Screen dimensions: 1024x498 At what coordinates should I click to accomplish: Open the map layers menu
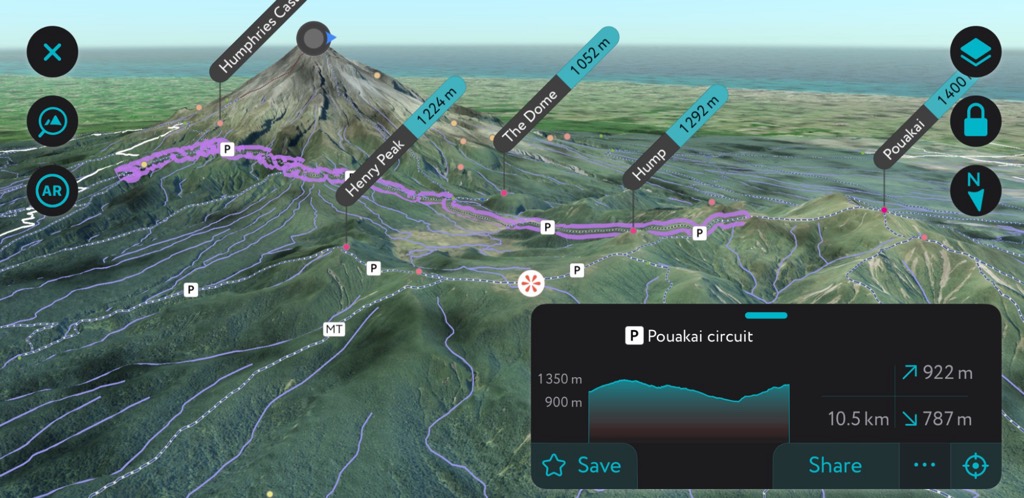975,52
